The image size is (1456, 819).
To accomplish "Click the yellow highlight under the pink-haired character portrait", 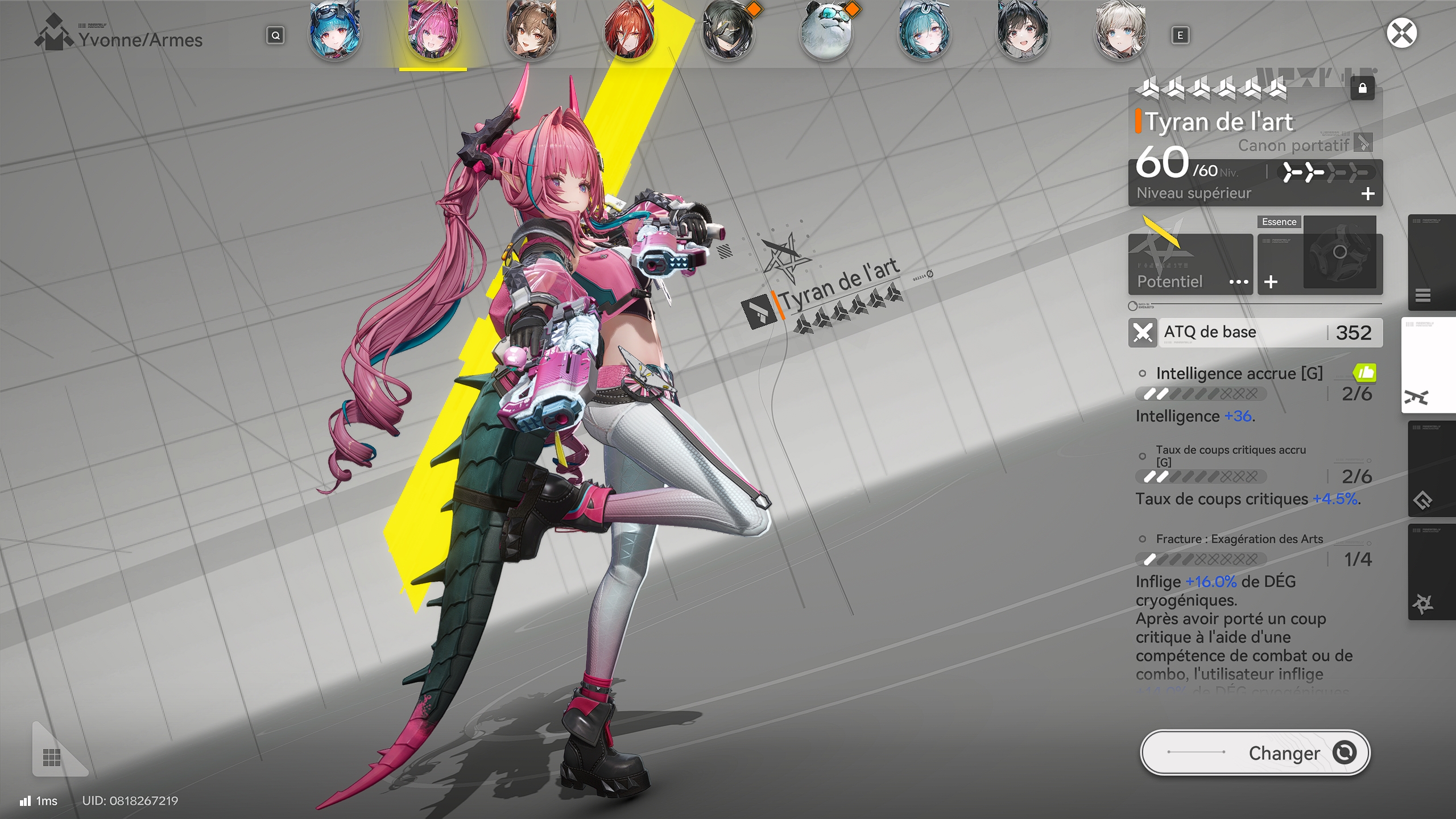I will [x=432, y=70].
